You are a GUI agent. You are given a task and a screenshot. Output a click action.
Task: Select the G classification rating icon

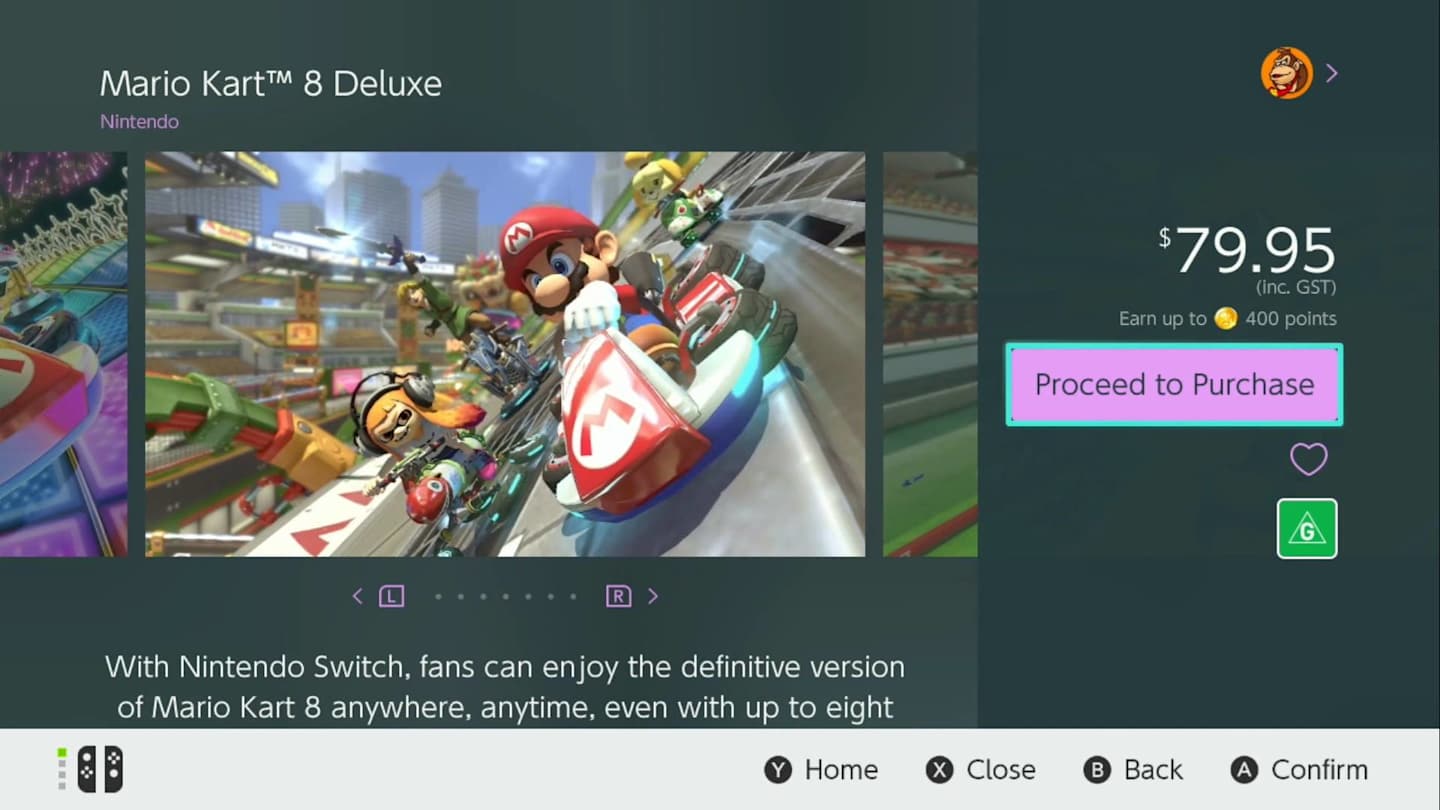click(x=1307, y=527)
